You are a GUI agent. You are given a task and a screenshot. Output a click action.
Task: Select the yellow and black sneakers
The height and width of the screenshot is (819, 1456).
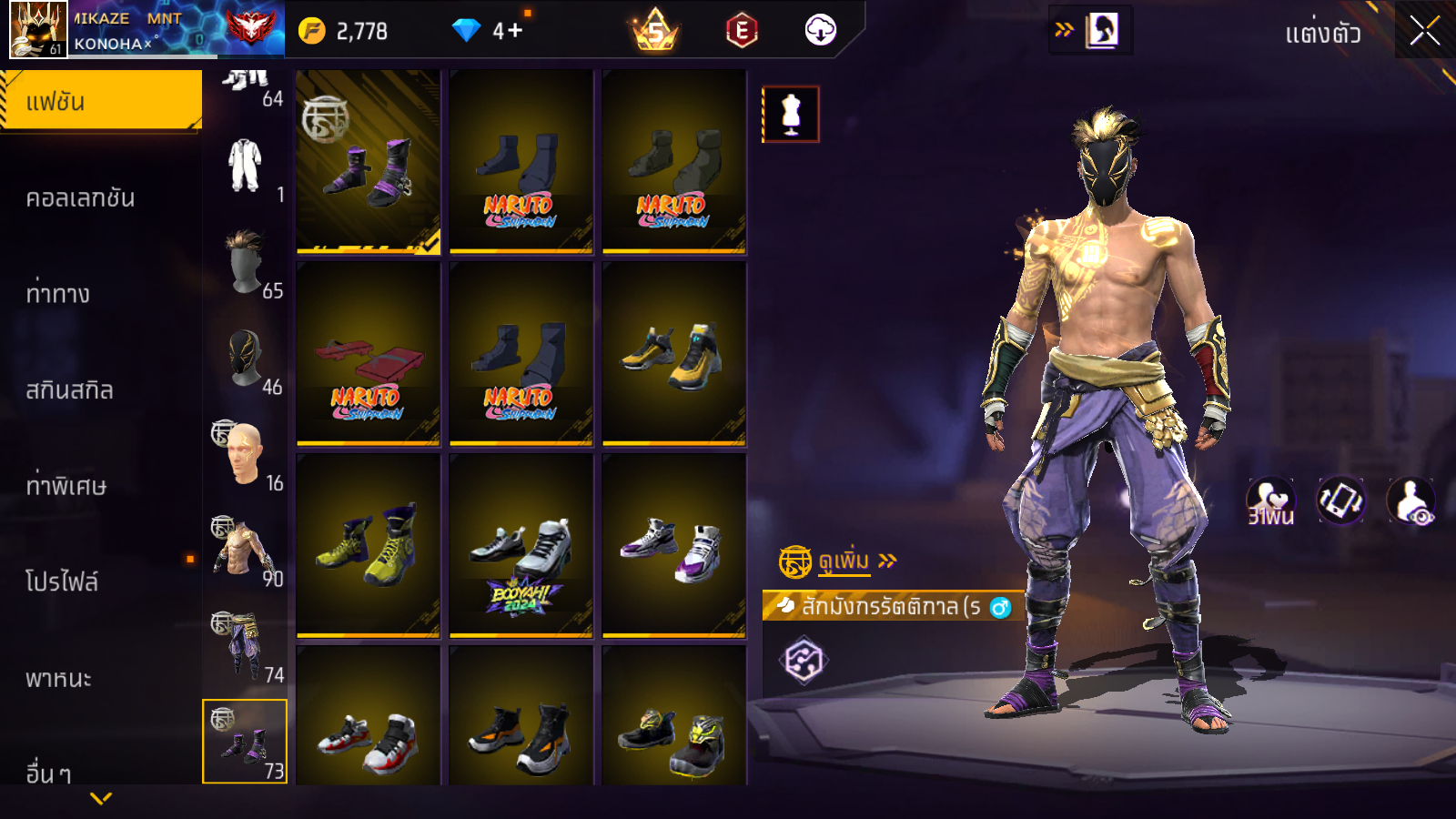(674, 355)
